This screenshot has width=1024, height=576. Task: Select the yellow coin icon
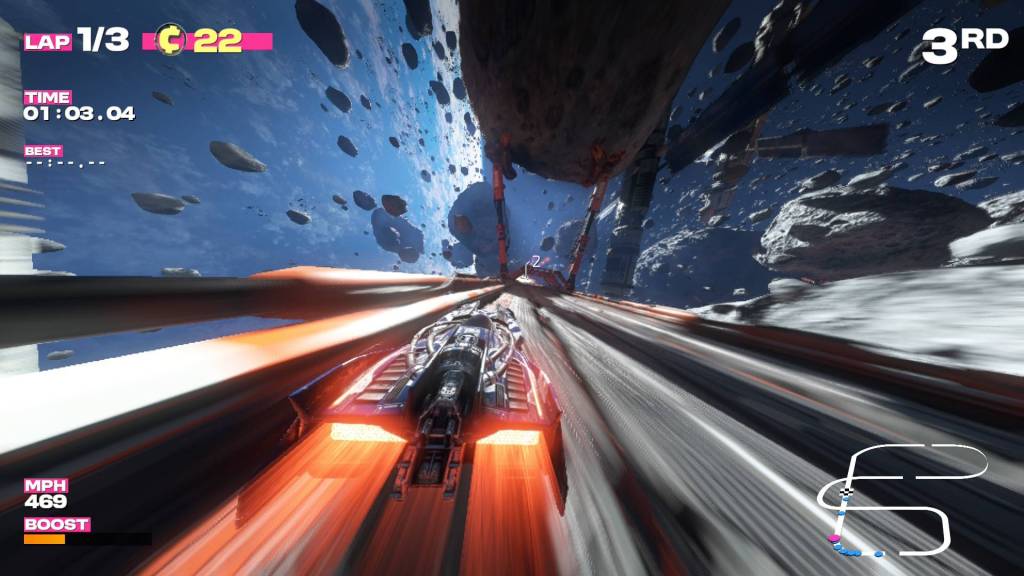172,41
